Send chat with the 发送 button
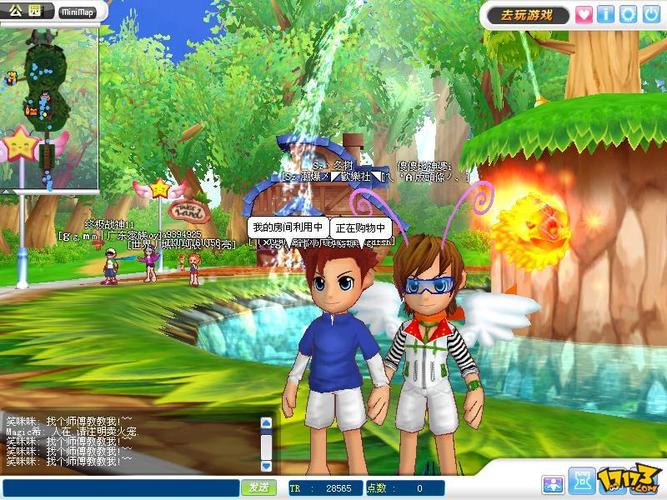The height and width of the screenshot is (500, 667). pos(259,487)
